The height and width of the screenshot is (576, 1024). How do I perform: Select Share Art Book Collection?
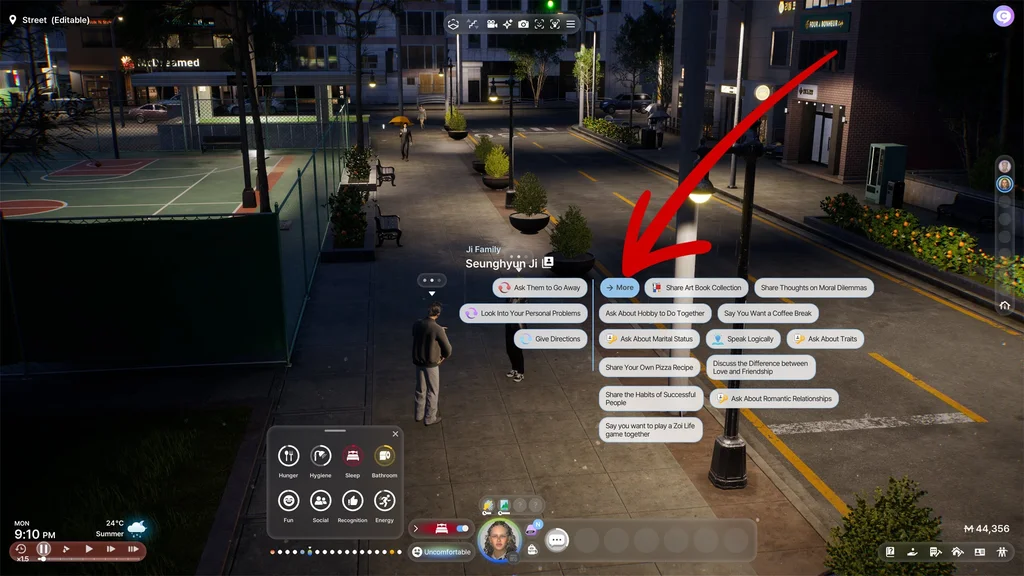(x=696, y=288)
